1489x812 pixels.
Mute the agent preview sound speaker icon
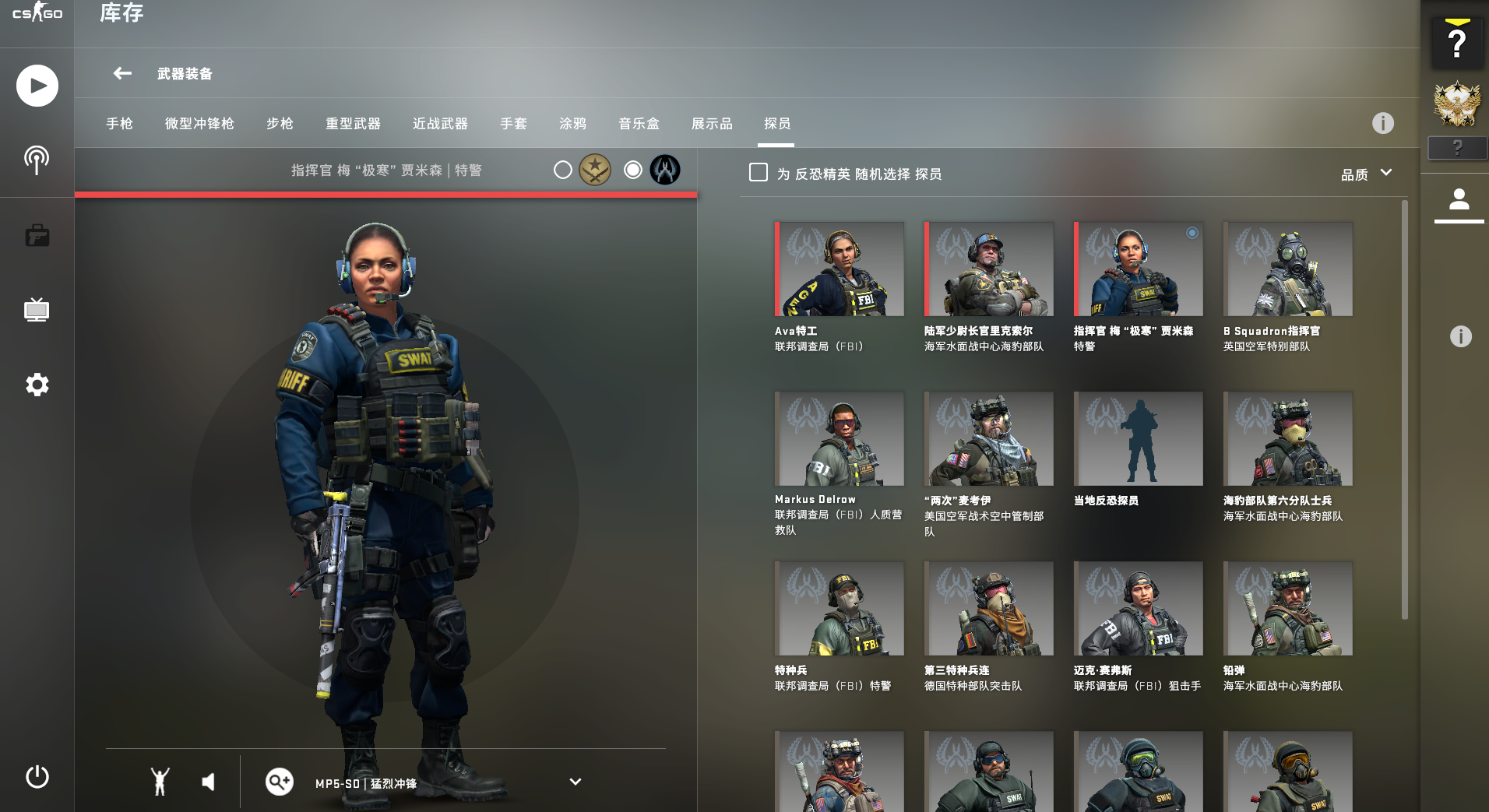pyautogui.click(x=208, y=782)
